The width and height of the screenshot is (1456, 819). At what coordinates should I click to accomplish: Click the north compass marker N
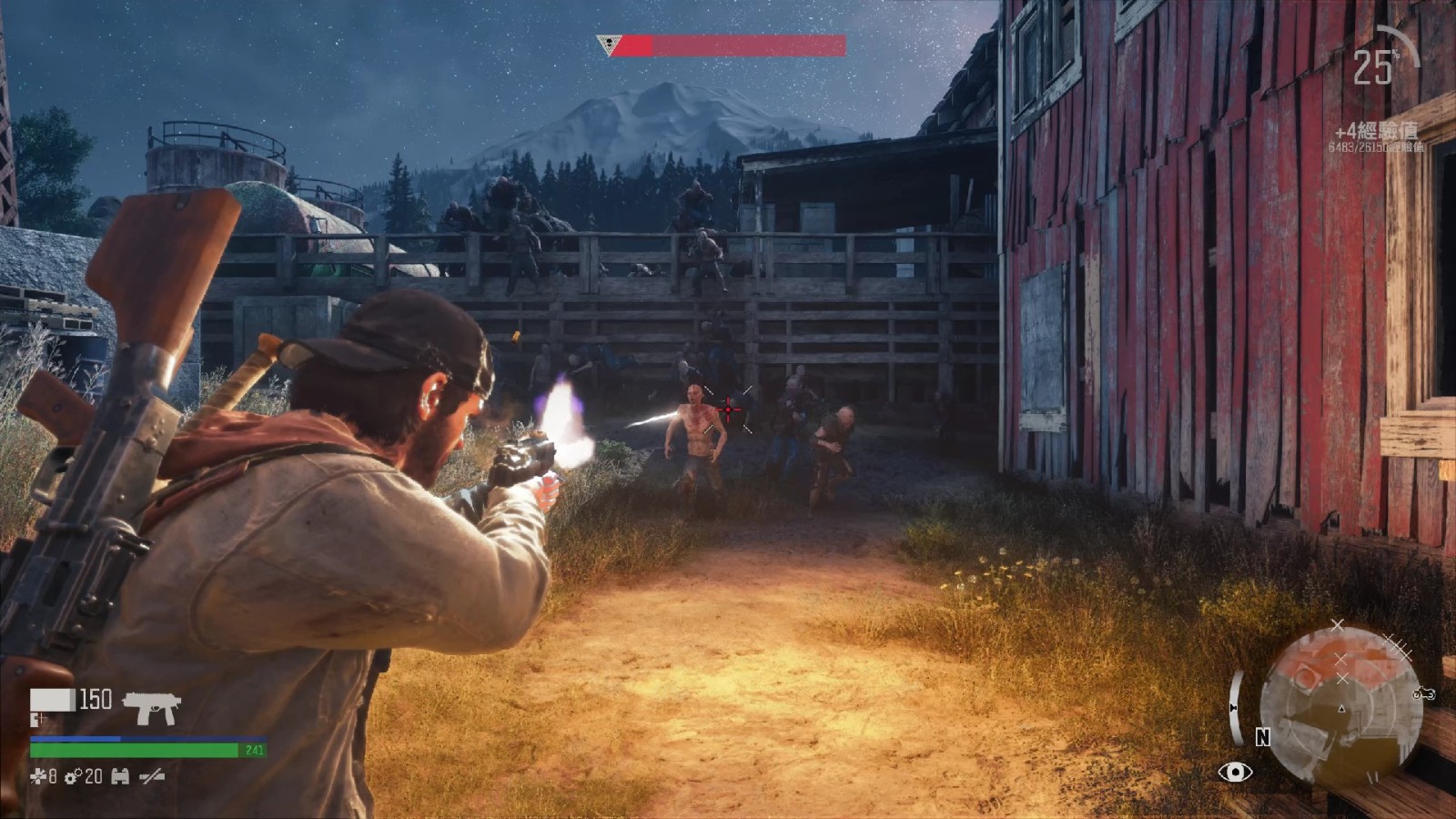pos(1262,738)
